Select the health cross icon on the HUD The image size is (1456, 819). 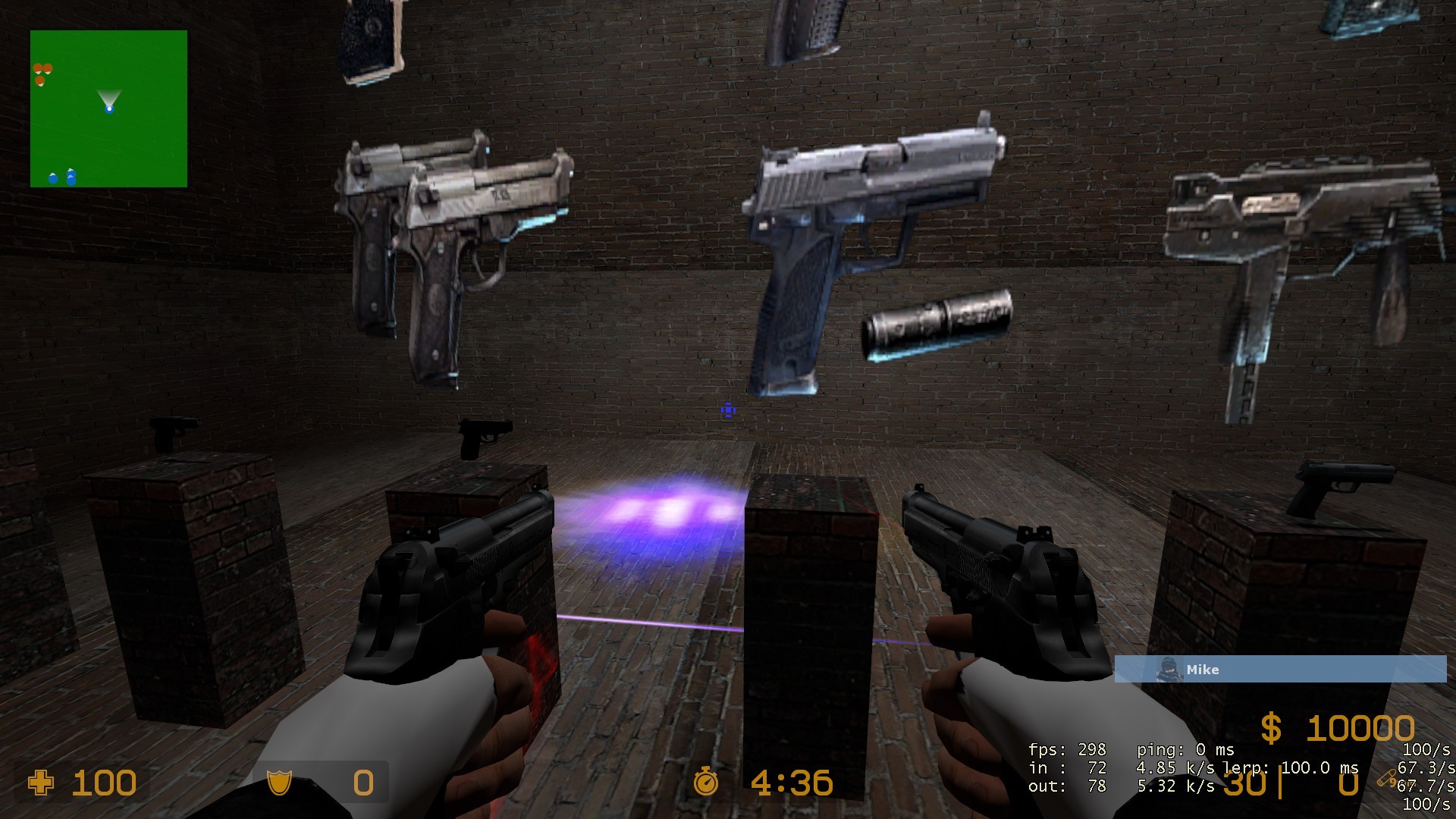(40, 783)
